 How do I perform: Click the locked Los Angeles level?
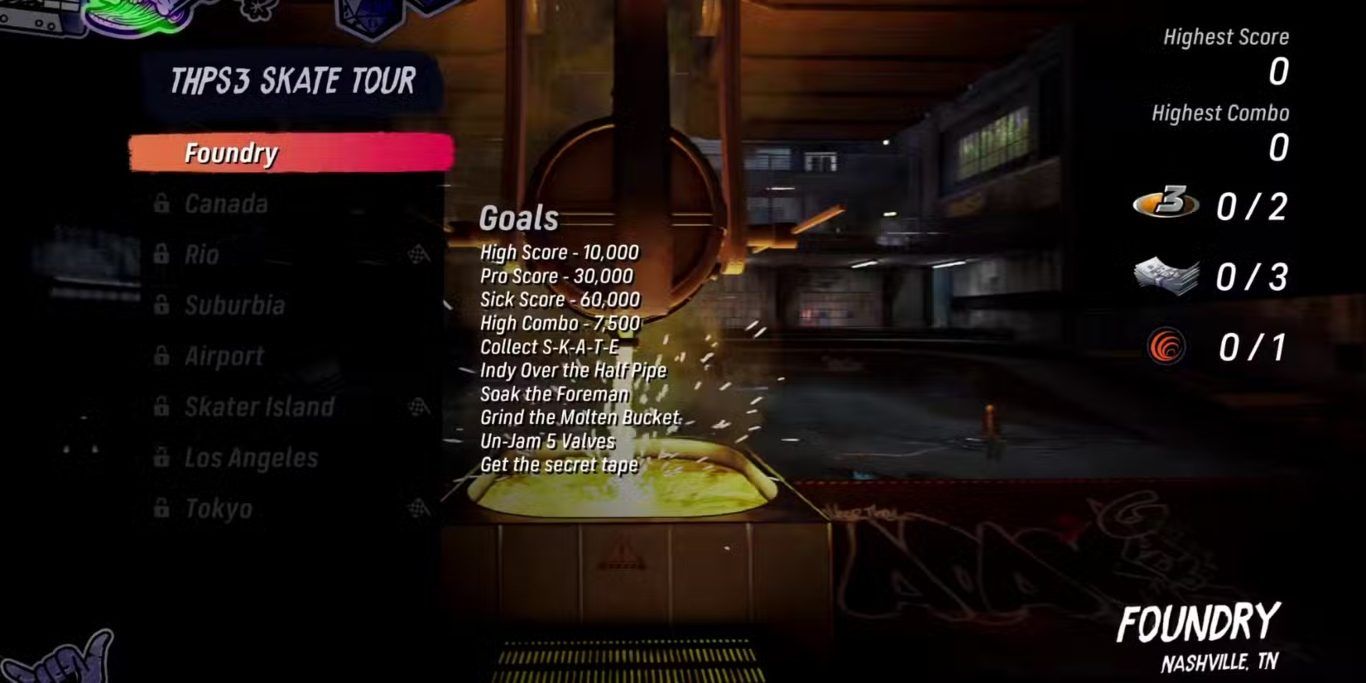pos(250,458)
